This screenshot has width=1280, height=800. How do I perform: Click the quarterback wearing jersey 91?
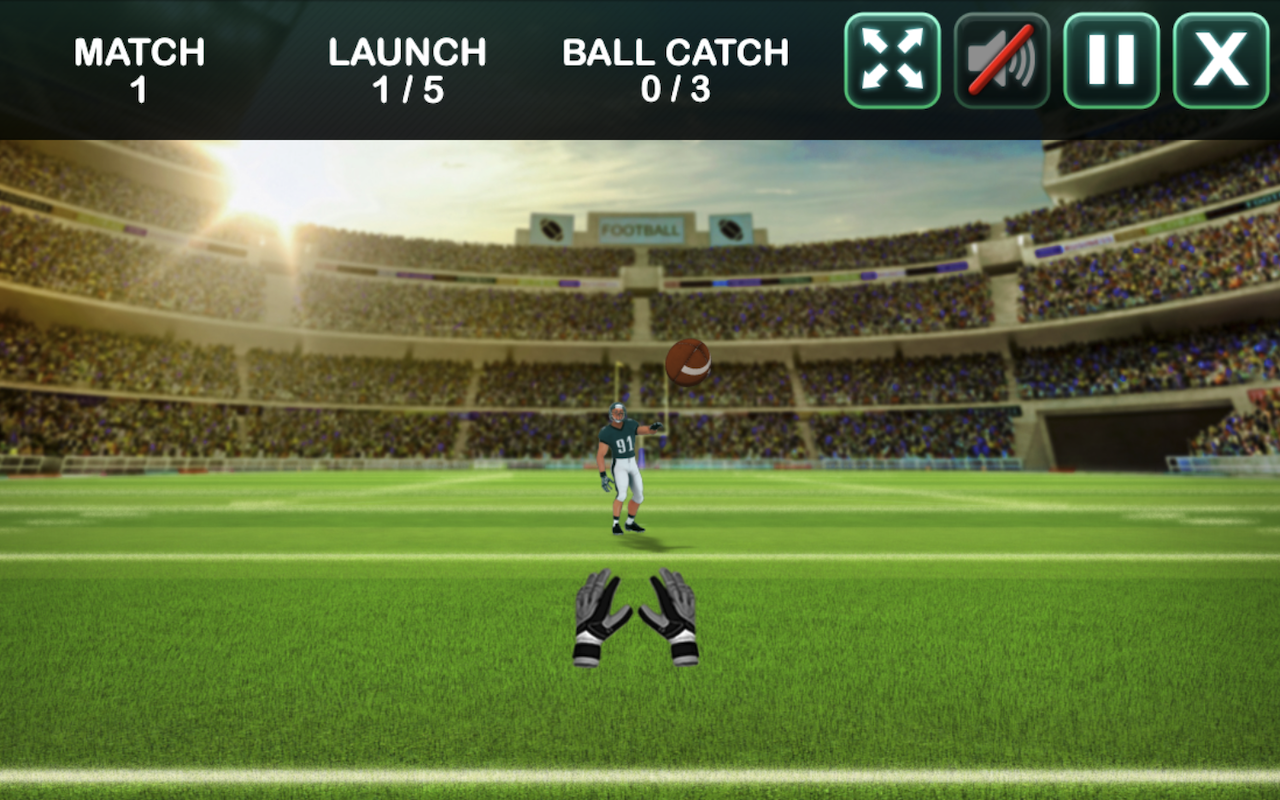click(622, 465)
